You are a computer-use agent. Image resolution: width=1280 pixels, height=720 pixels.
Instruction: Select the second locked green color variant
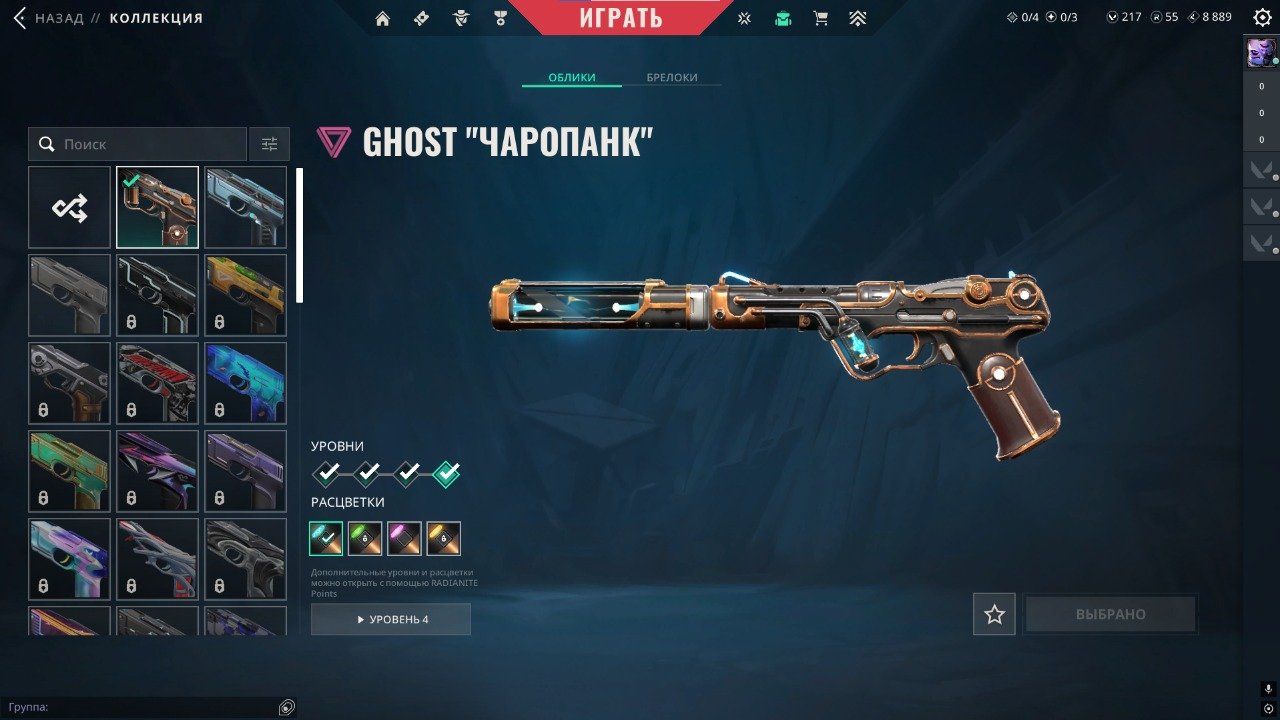point(365,538)
